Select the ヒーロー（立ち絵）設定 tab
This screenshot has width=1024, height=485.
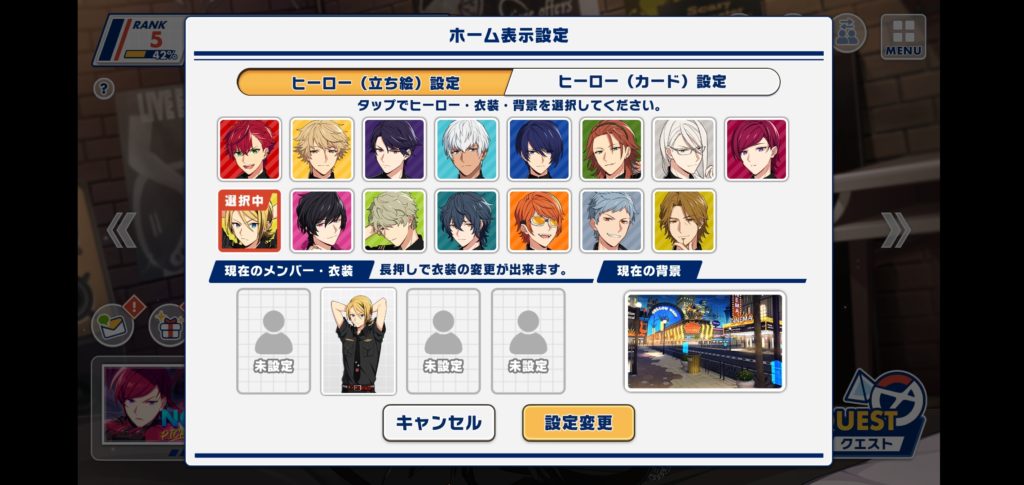pos(375,82)
